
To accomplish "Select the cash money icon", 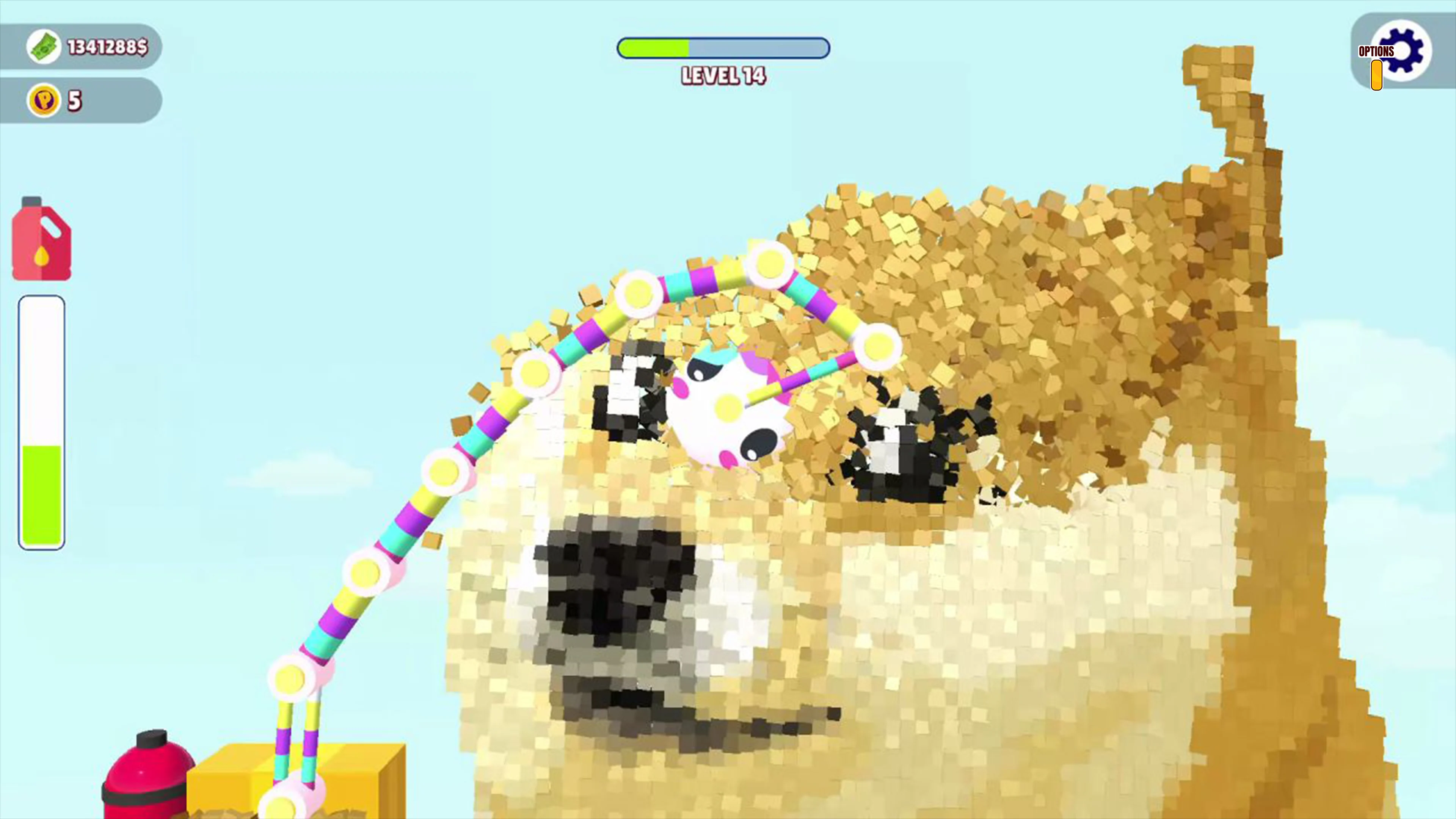I will pos(44,46).
